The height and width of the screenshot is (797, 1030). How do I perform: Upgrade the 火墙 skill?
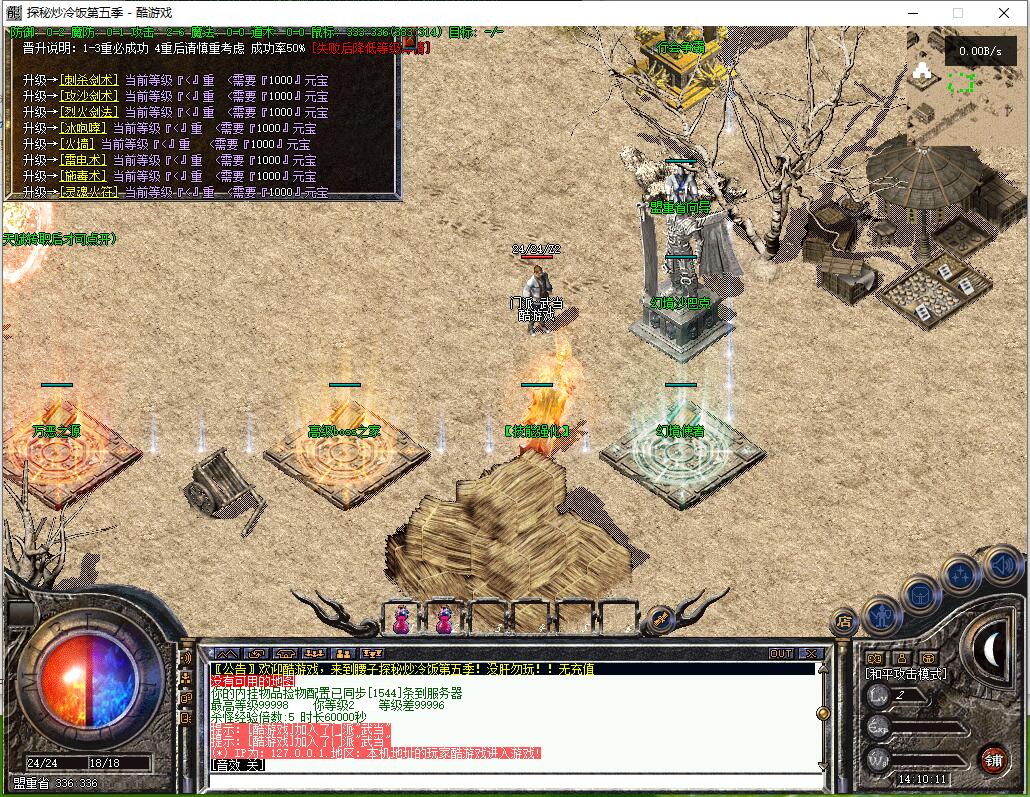coord(77,144)
